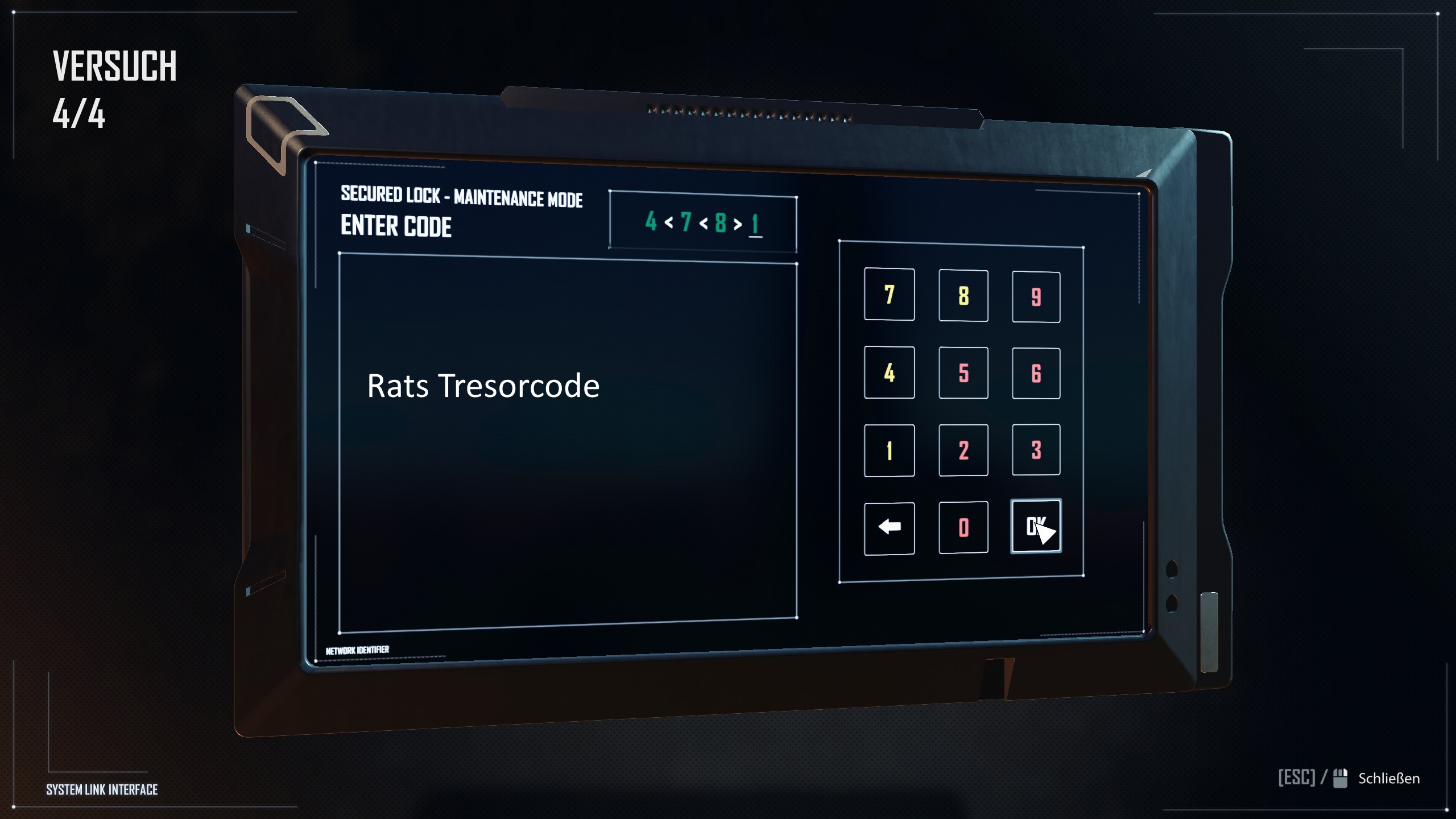Choose the 5 key on the lock

point(963,373)
